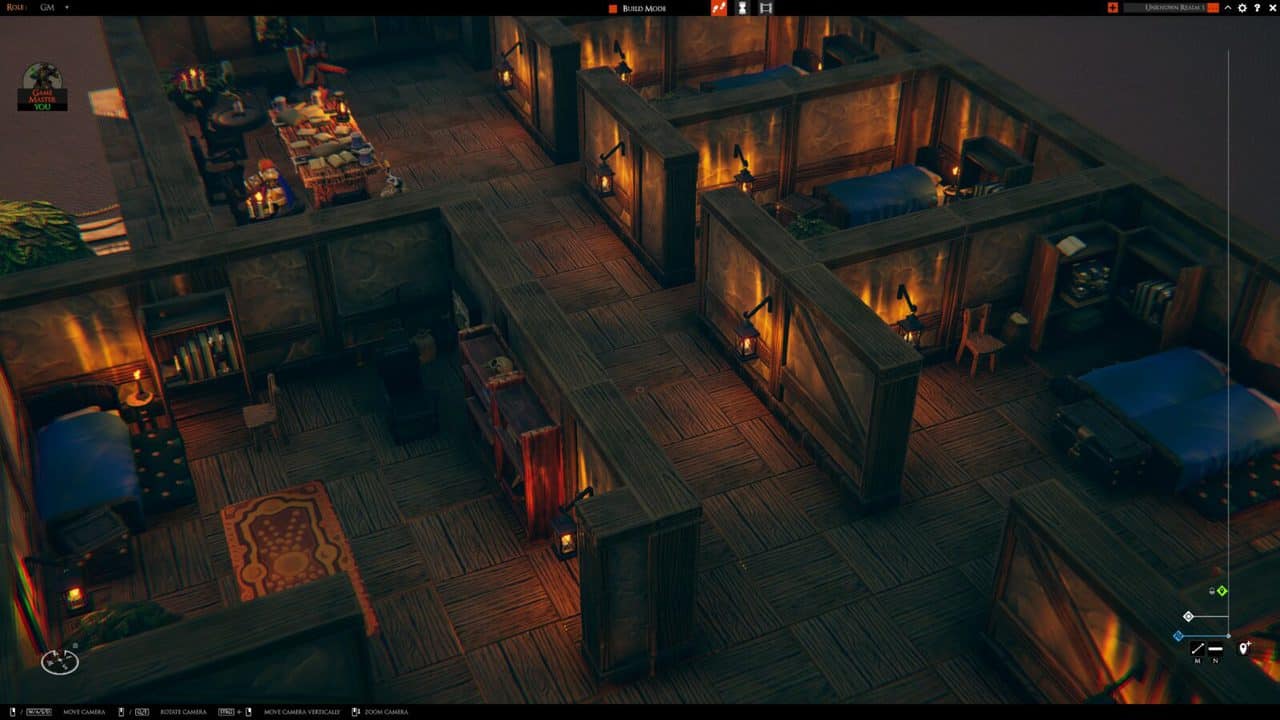The height and width of the screenshot is (720, 1280).
Task: Select the wall/room build tool at top center
Action: [766, 10]
